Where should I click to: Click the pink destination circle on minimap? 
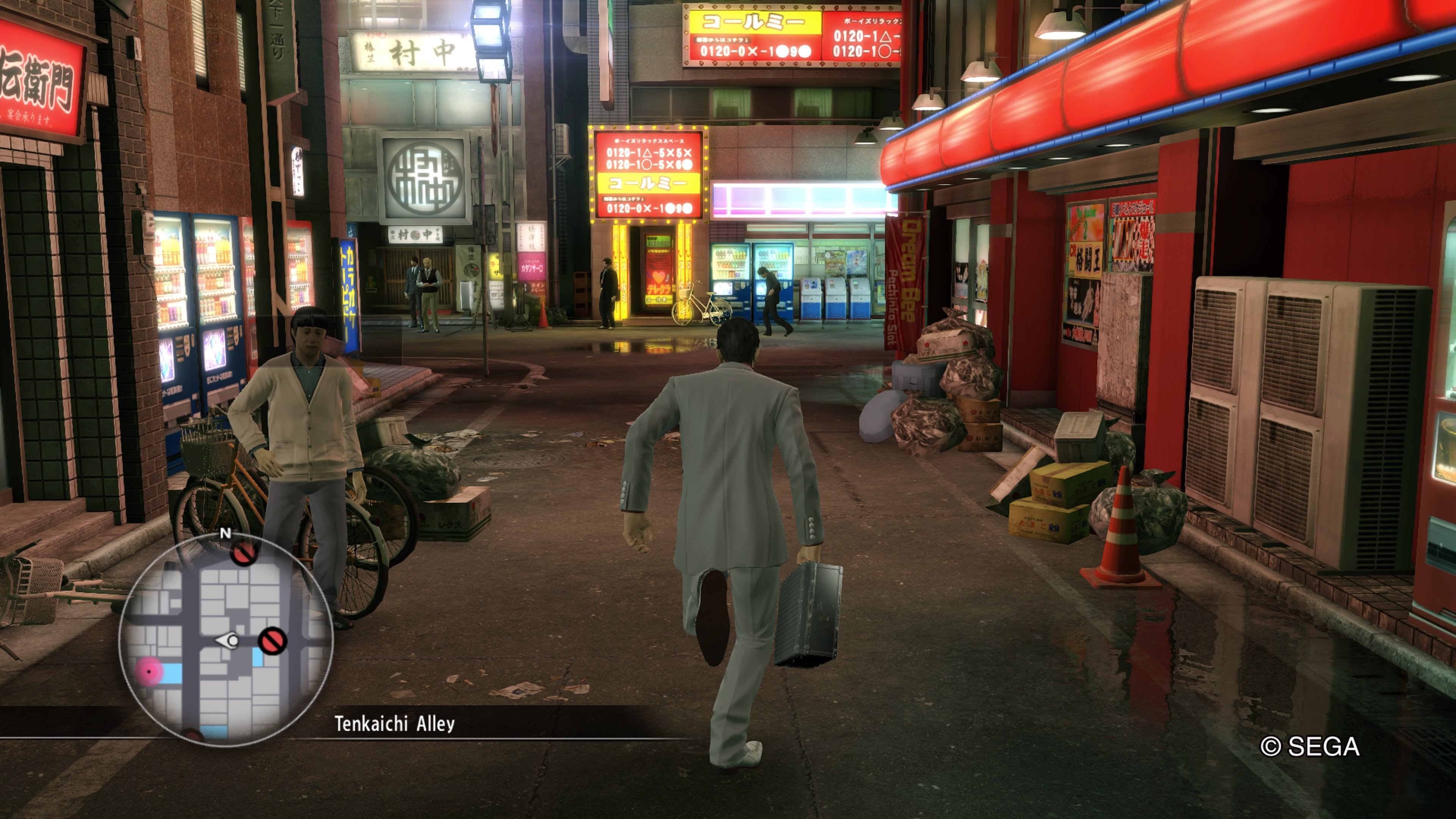click(150, 671)
